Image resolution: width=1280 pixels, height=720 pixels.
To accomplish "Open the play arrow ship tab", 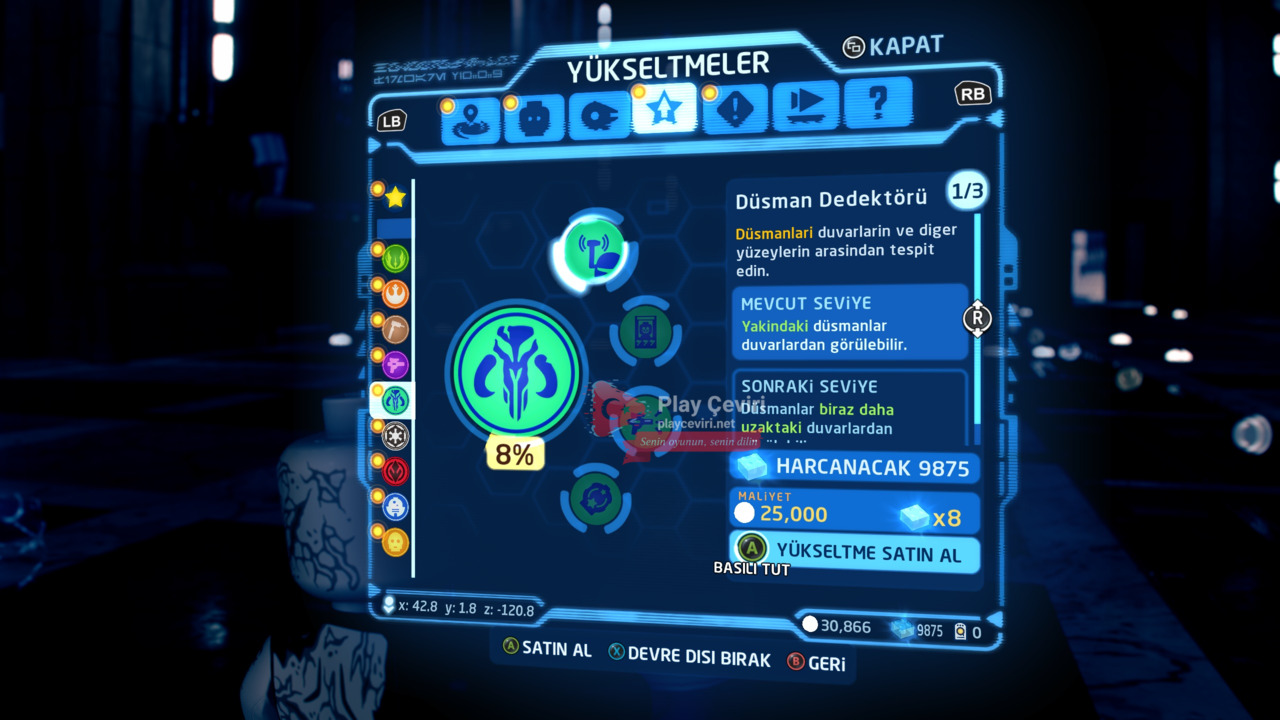I will point(805,106).
